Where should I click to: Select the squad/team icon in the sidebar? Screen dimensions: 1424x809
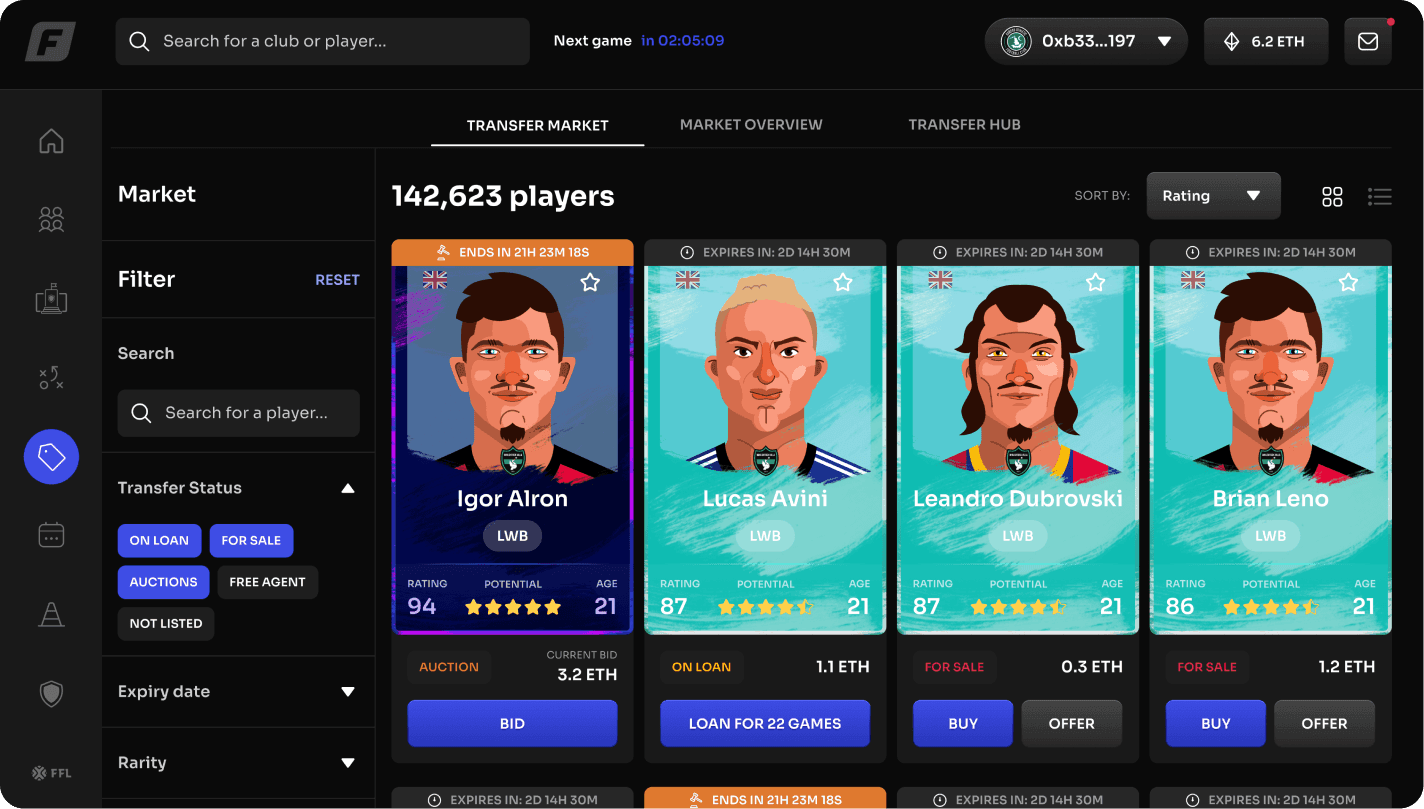click(x=50, y=219)
